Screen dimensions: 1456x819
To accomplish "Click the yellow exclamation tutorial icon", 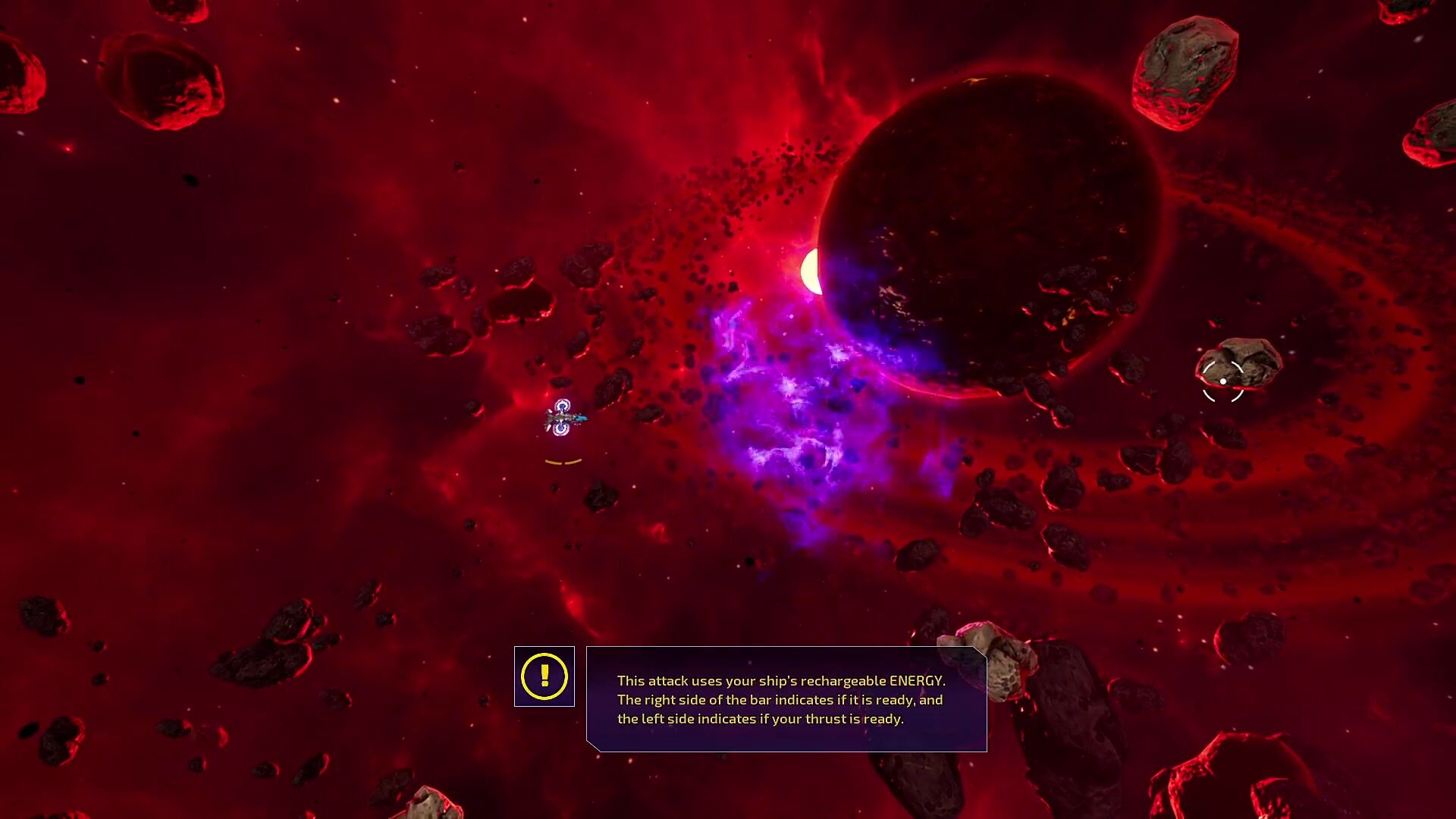I will click(x=544, y=676).
